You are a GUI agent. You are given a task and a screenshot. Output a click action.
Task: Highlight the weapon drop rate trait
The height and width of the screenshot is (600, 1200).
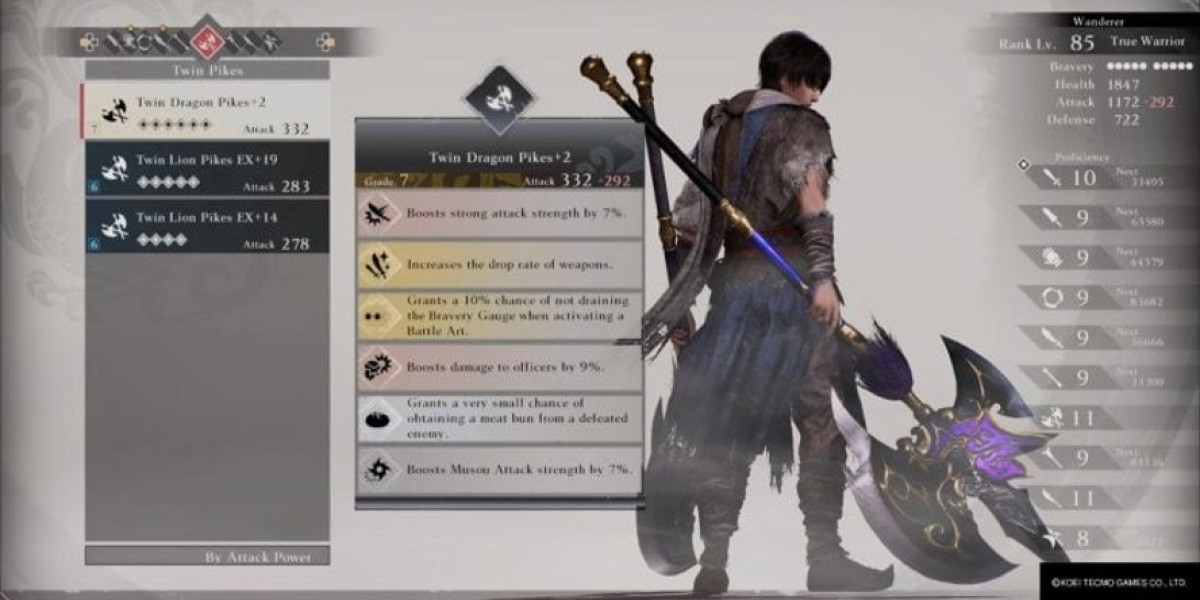pyautogui.click(x=499, y=265)
